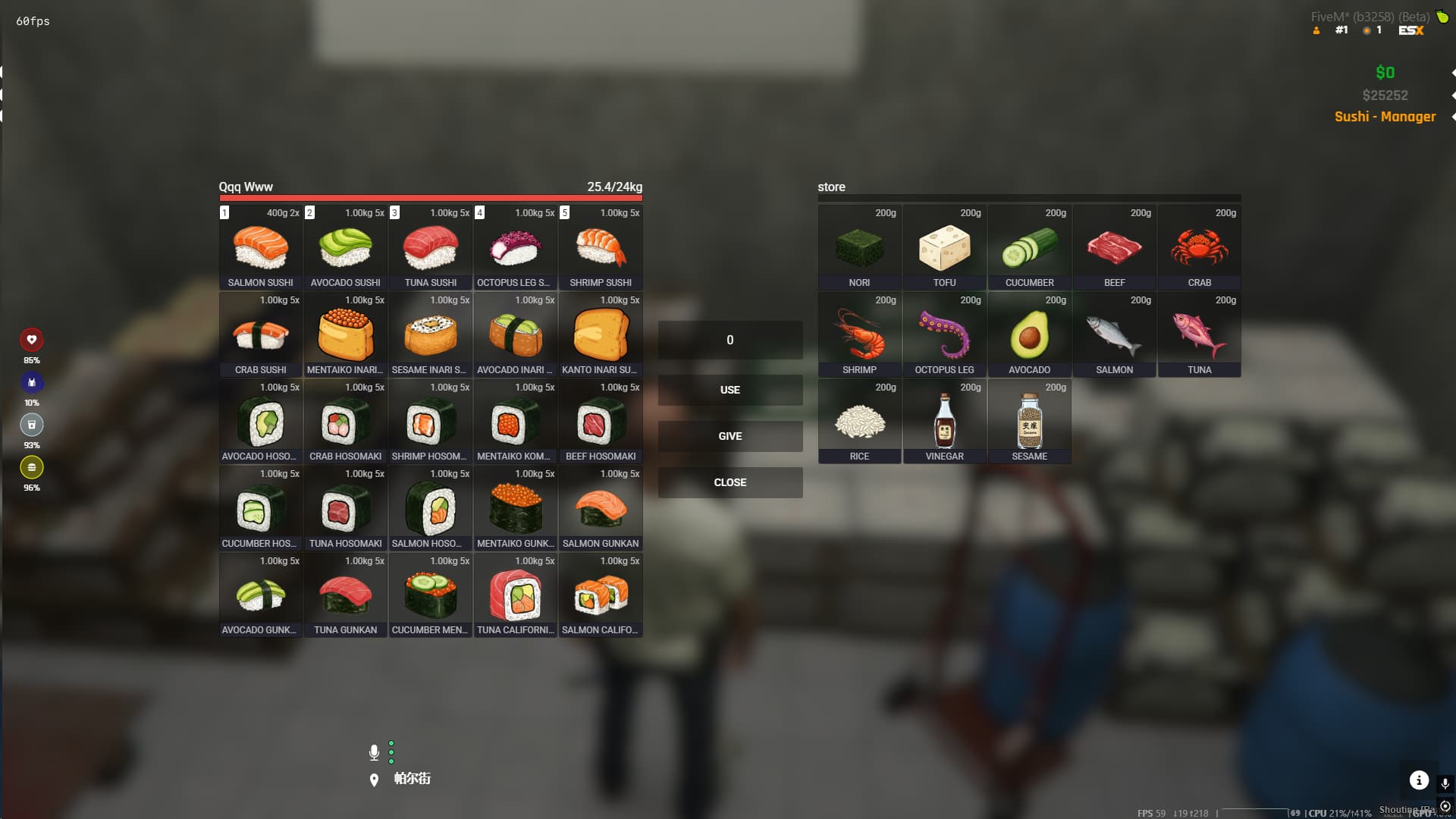This screenshot has width=1456, height=819.
Task: Click the quantity field showing 0
Action: 730,340
